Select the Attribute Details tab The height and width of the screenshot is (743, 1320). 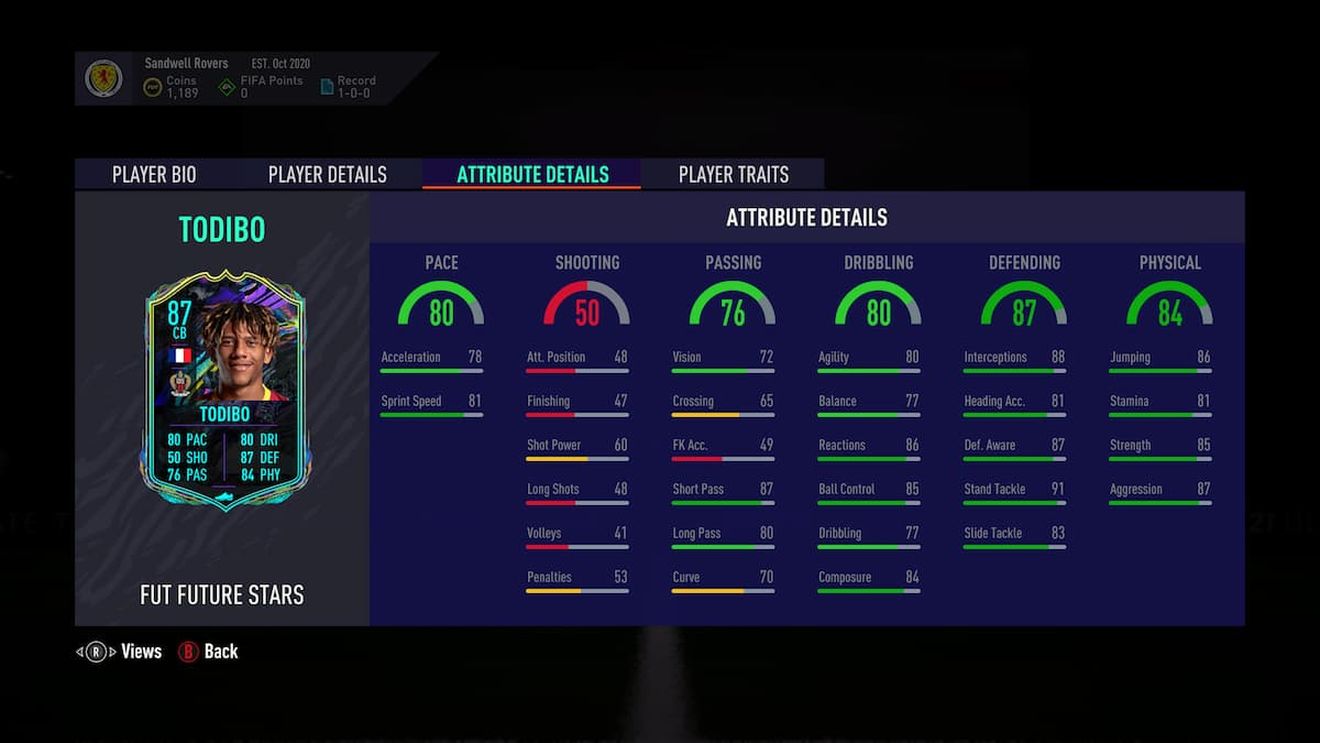pyautogui.click(x=531, y=173)
